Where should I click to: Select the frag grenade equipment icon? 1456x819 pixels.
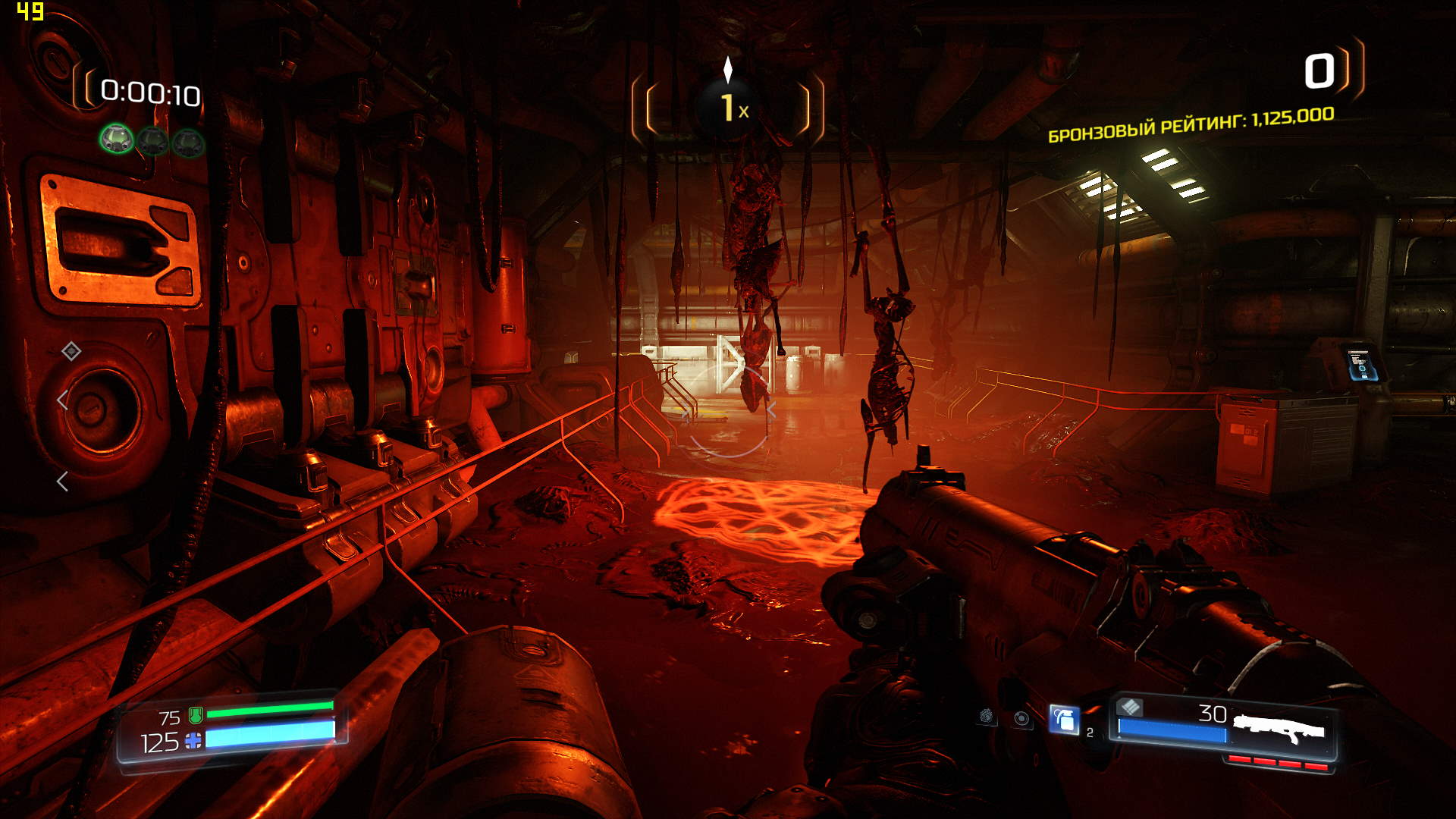click(1064, 719)
